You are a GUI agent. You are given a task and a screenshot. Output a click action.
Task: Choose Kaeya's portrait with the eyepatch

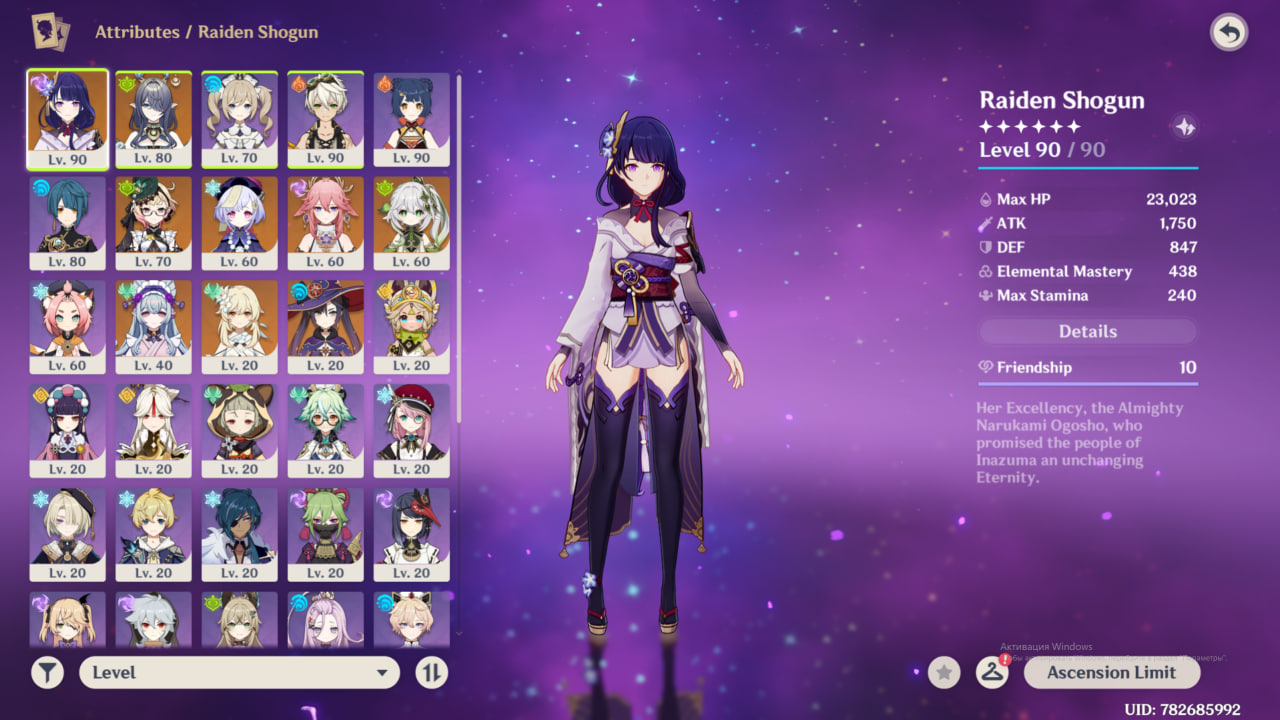239,535
